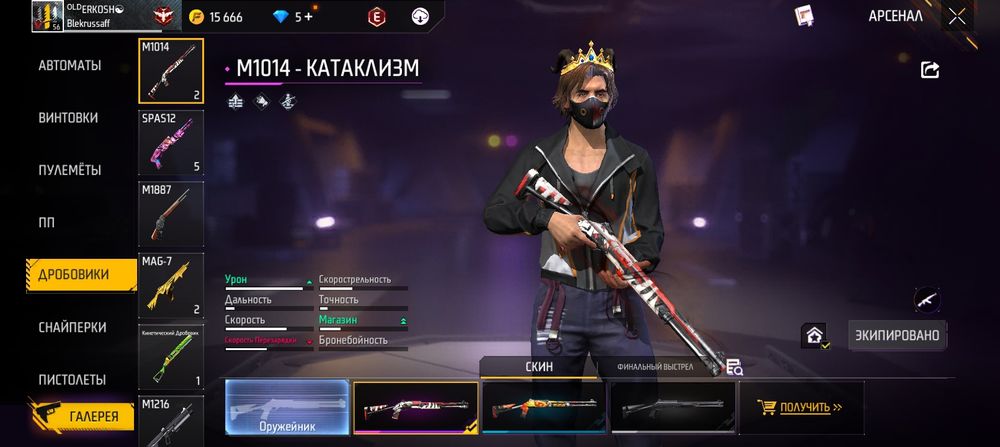Select the SPAS12 shotgun
This screenshot has height=447, width=1000.
coord(171,142)
